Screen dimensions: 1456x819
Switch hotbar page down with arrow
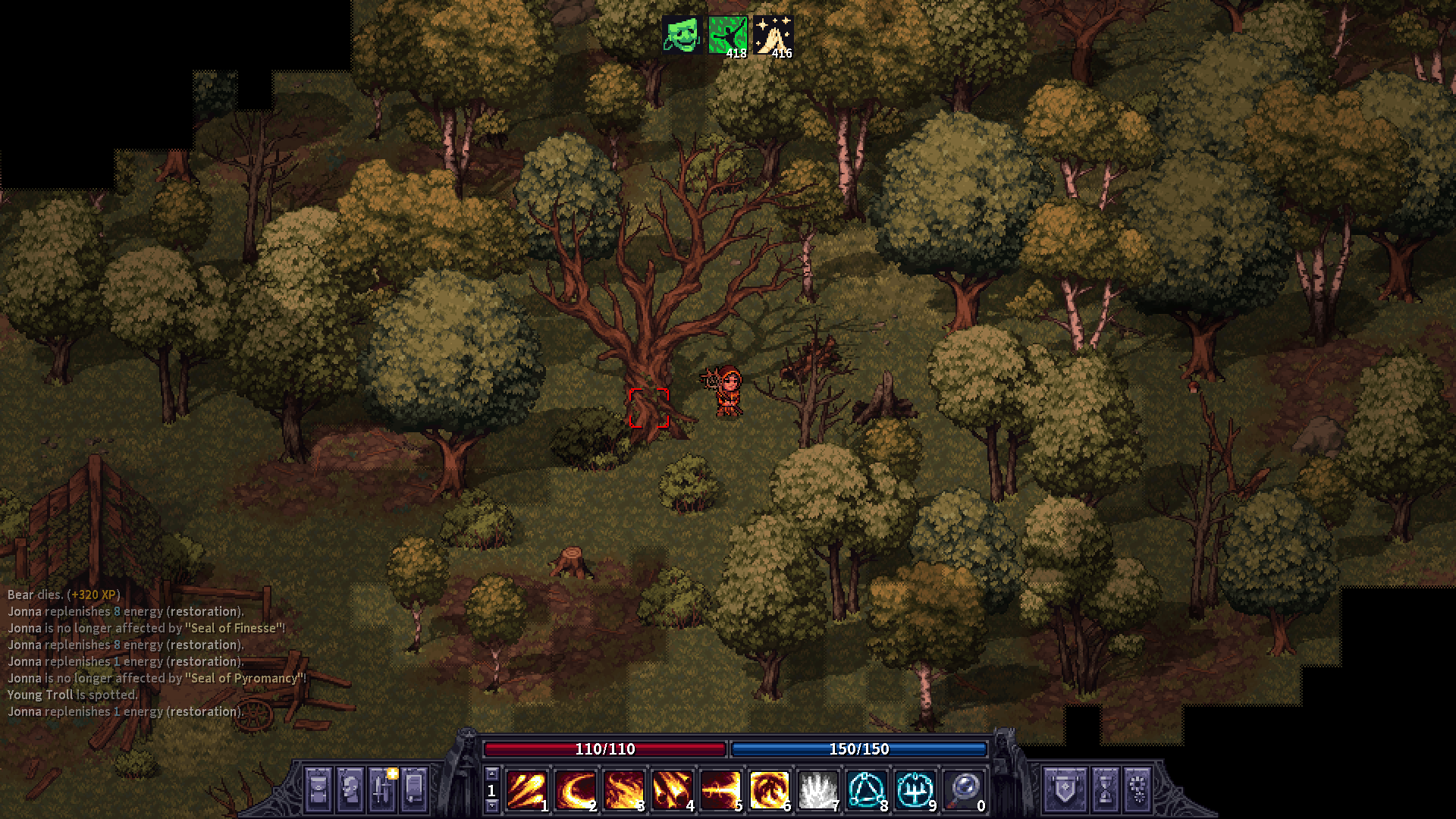coord(491,805)
